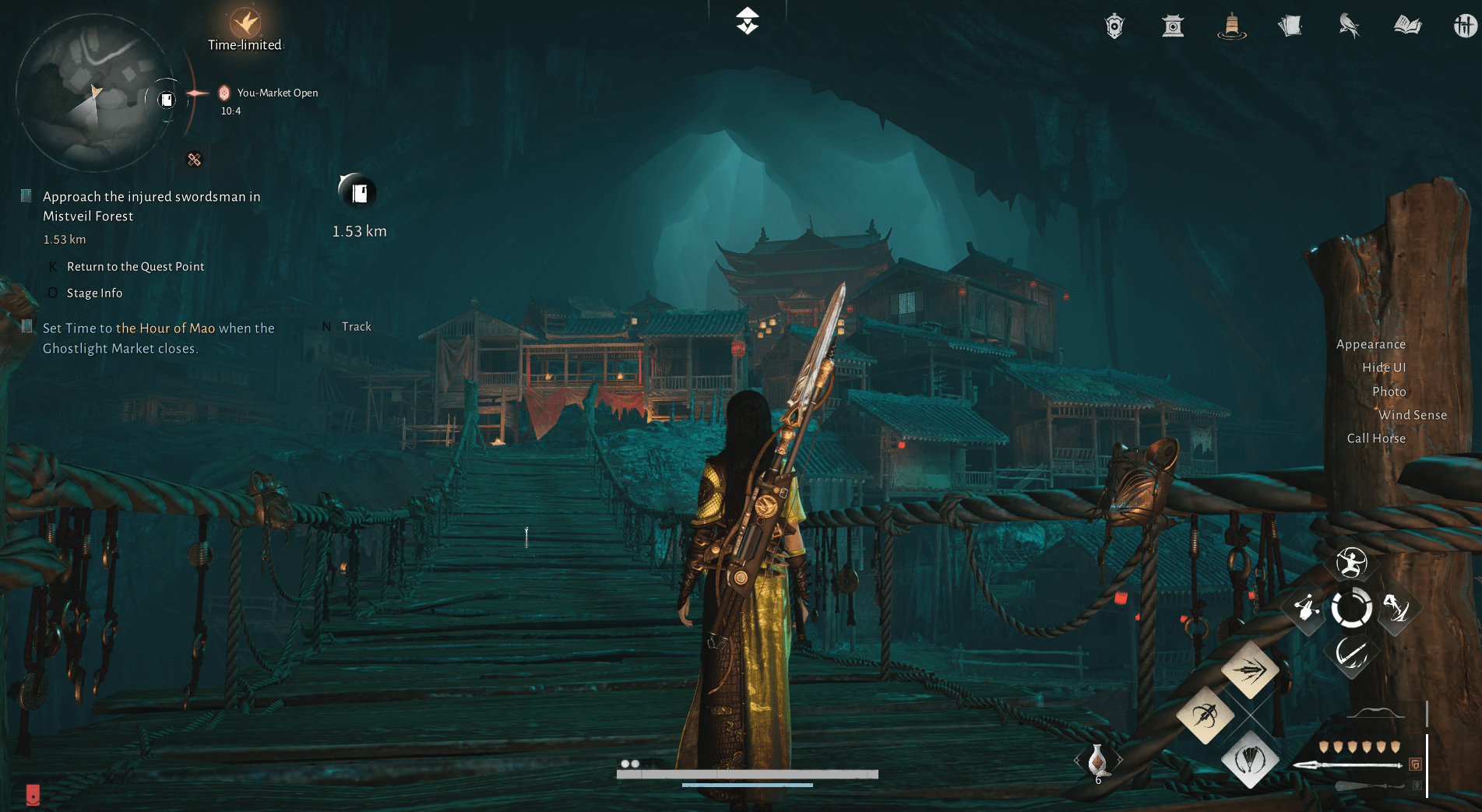
Task: Click the minimap
Action: [93, 93]
